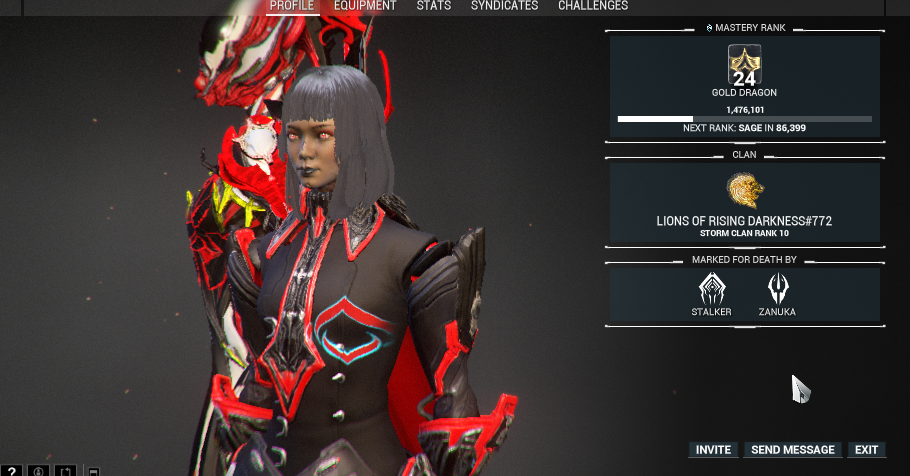Click the Gold Dragon mastery rank badge
The image size is (910, 476).
coord(744,64)
